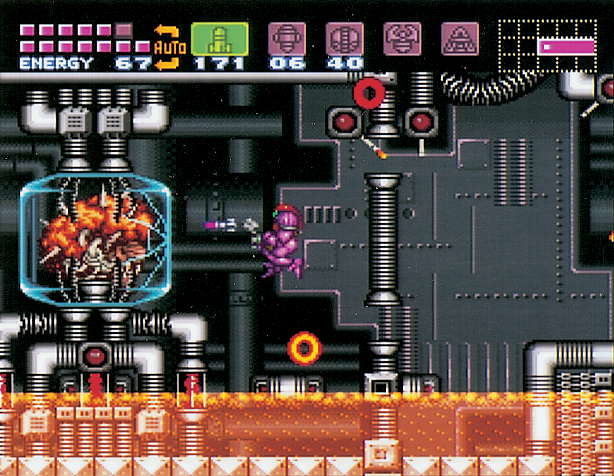Activate the grapple beam icon

point(403,39)
